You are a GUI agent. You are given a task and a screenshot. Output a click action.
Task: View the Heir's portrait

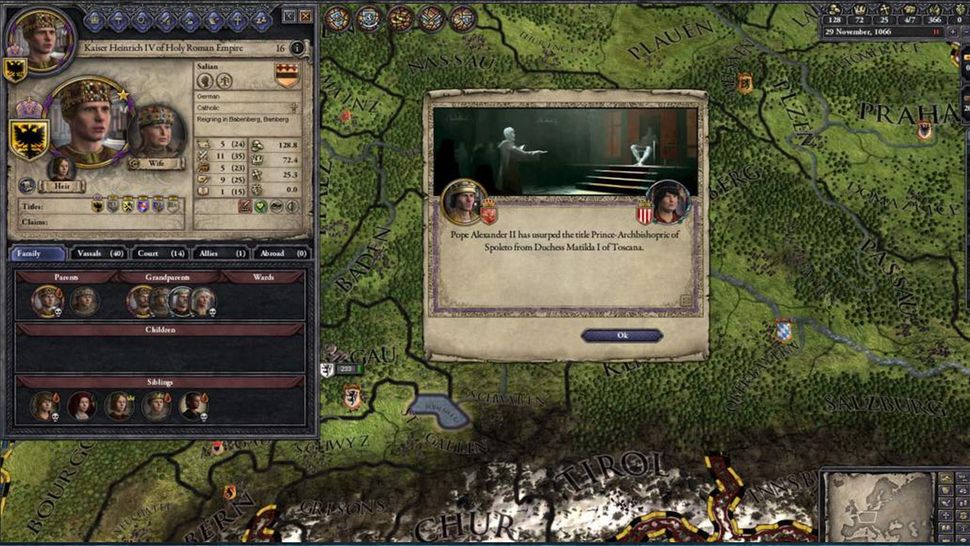(62, 169)
